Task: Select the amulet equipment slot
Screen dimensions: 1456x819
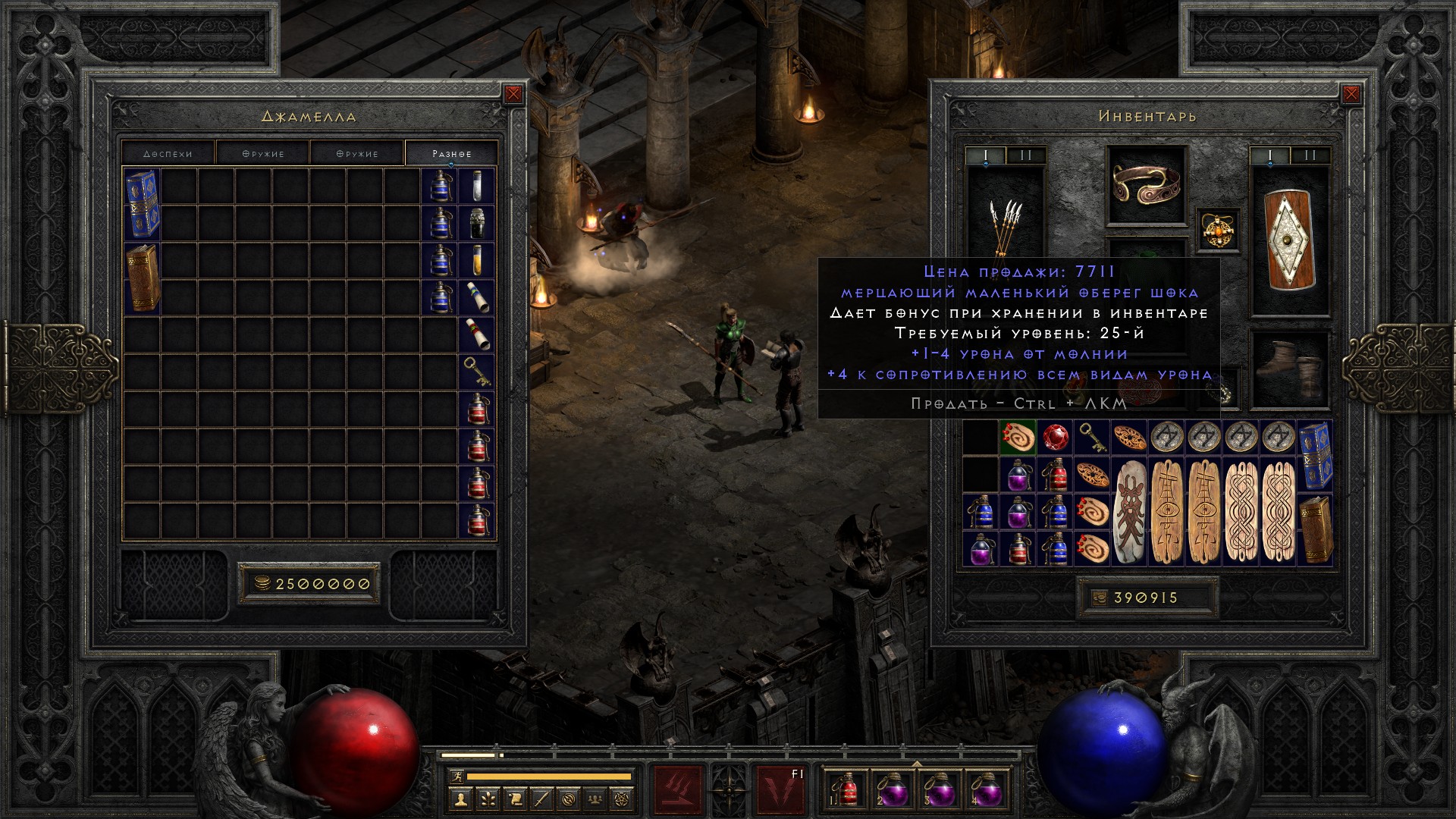Action: (1219, 230)
